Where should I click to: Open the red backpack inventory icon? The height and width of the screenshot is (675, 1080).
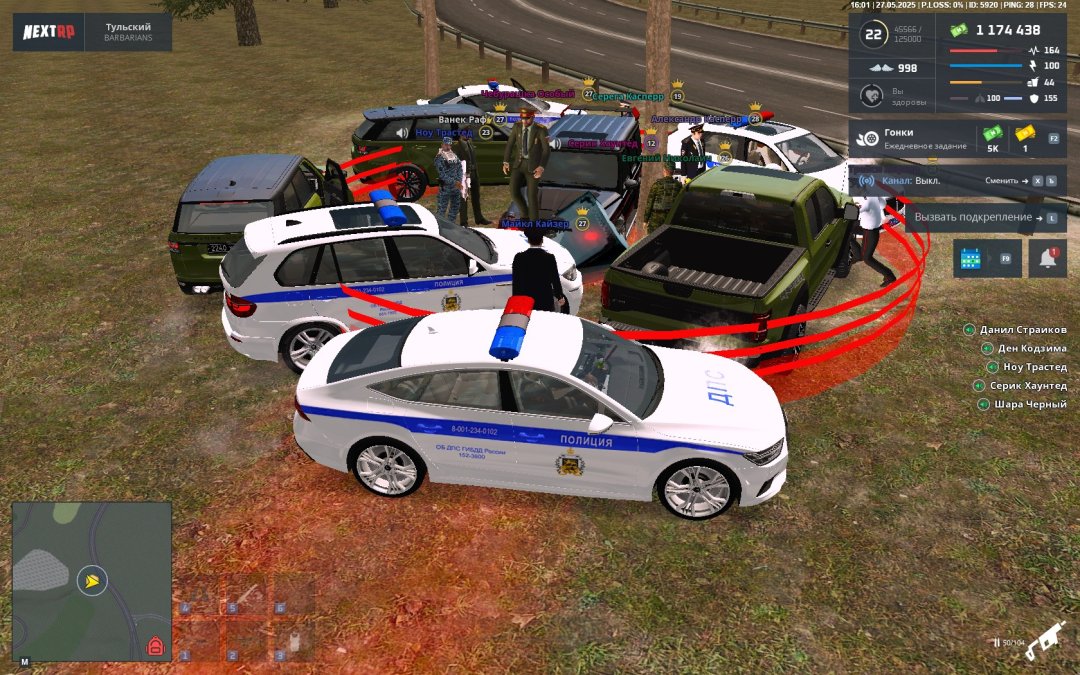point(155,646)
